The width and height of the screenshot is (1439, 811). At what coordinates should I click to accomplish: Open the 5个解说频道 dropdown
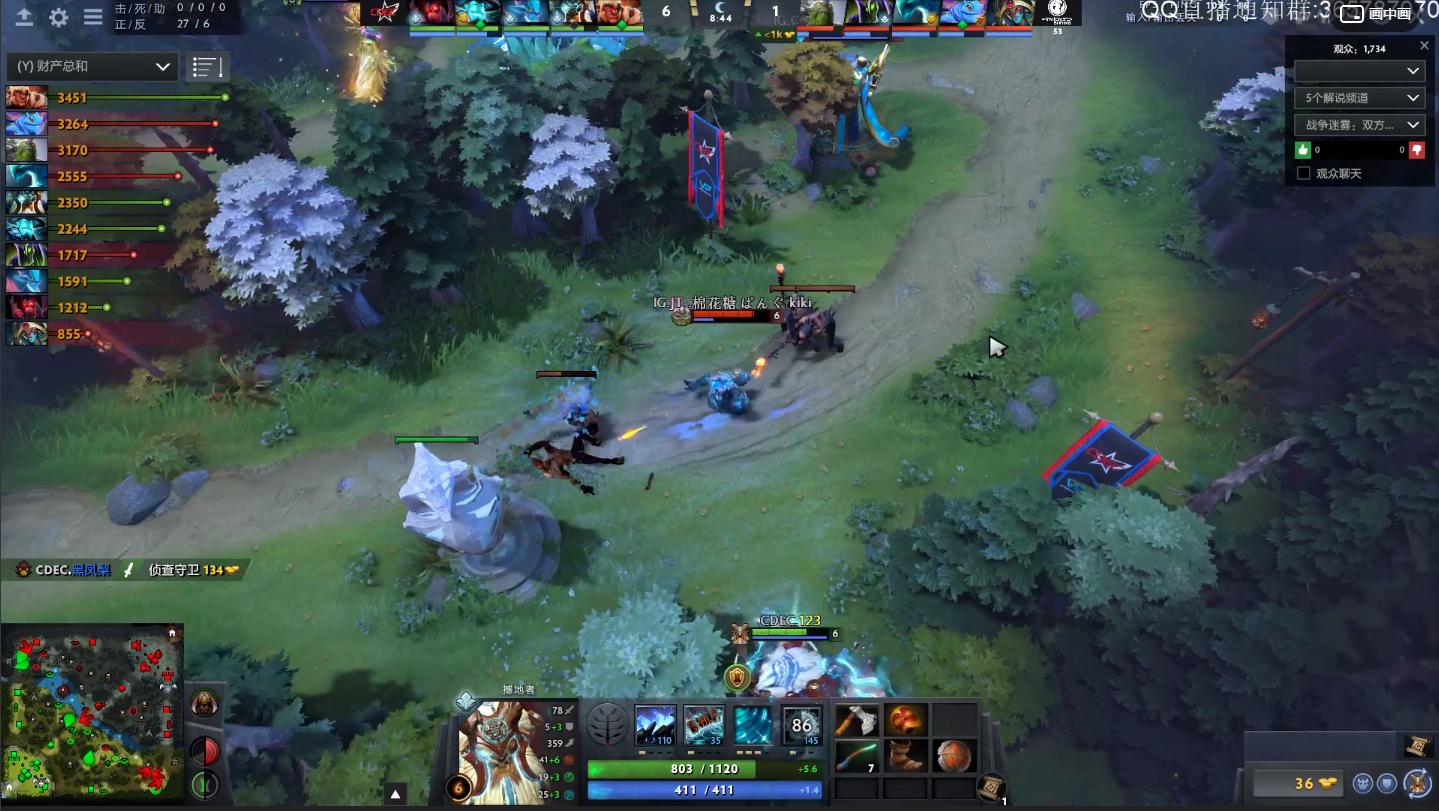(x=1358, y=97)
